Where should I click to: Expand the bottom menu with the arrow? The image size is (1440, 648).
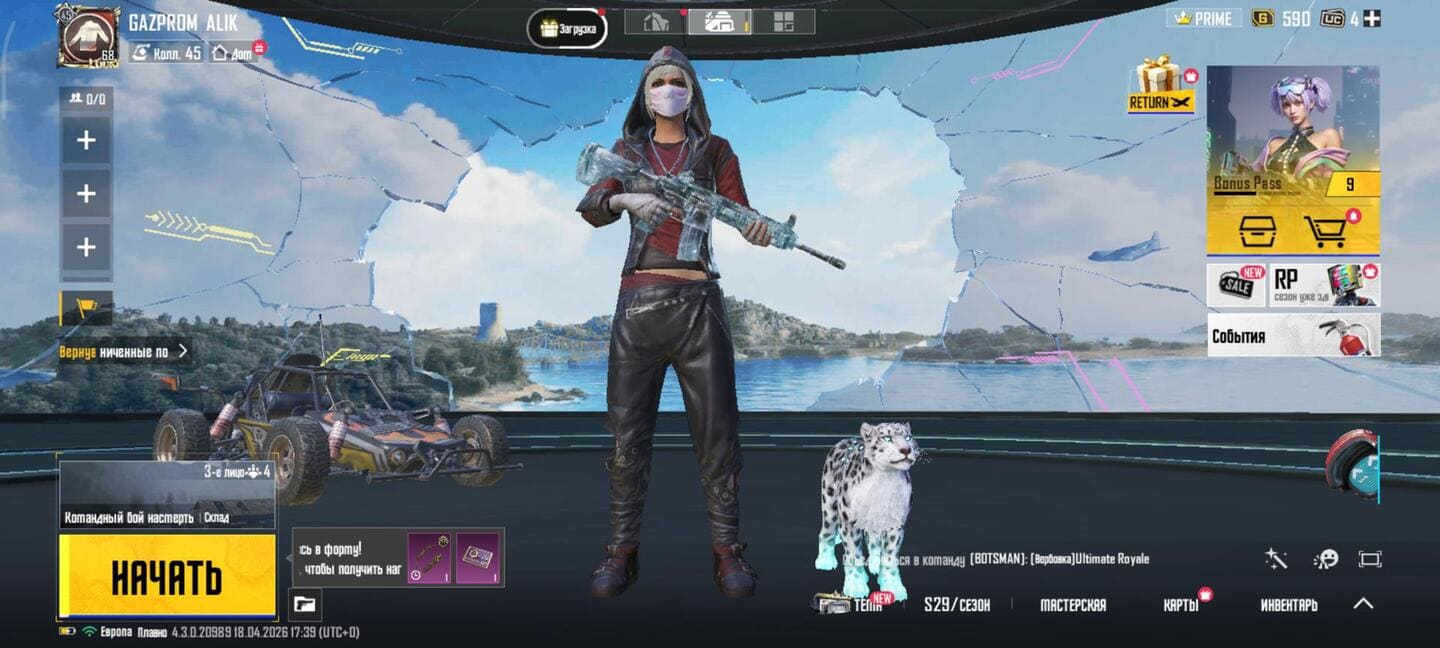pos(1363,603)
